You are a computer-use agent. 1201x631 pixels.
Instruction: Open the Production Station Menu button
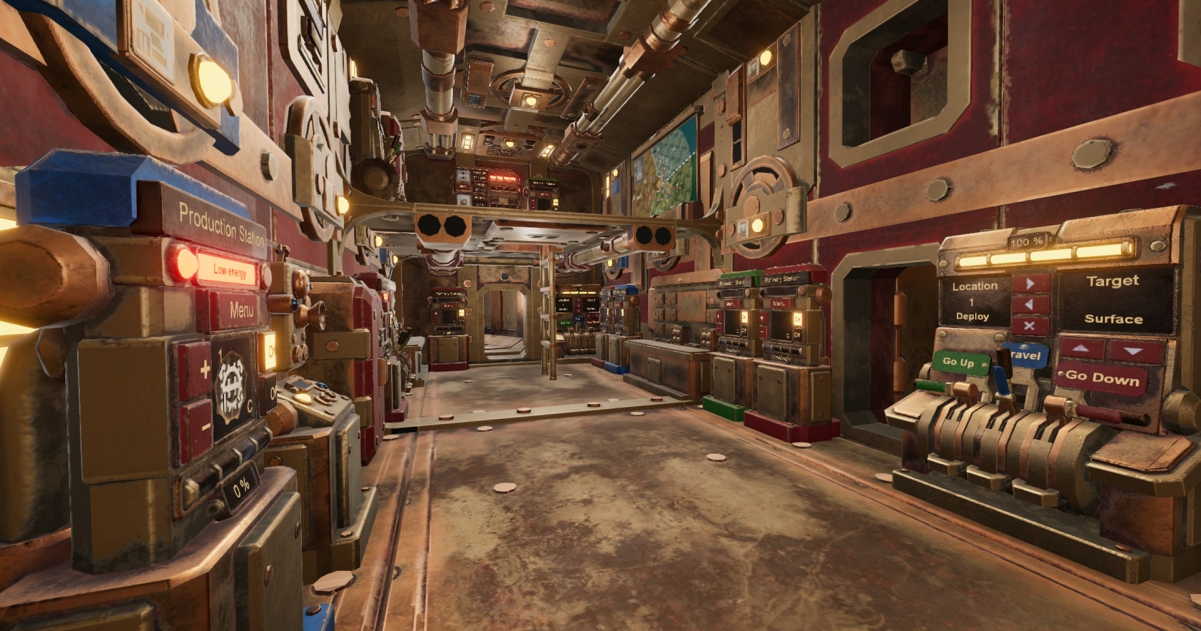click(x=240, y=310)
